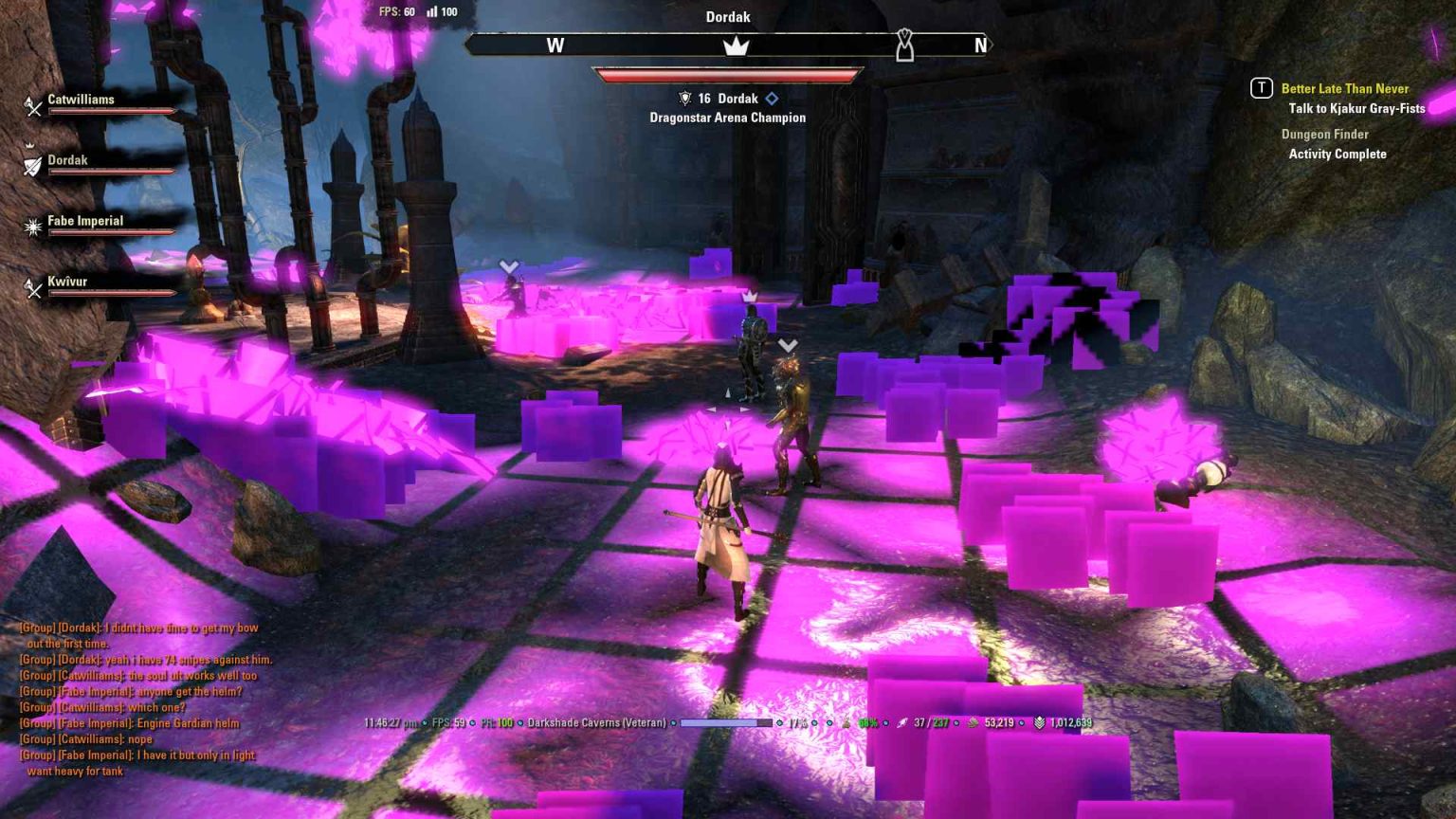The height and width of the screenshot is (819, 1456).
Task: Click the crown marker on the compass
Action: coord(736,45)
